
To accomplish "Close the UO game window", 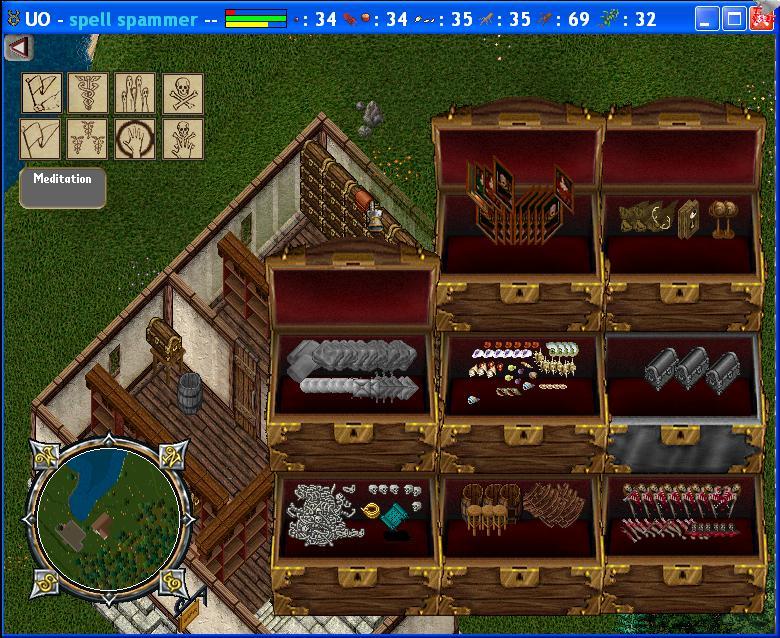I will (x=762, y=19).
